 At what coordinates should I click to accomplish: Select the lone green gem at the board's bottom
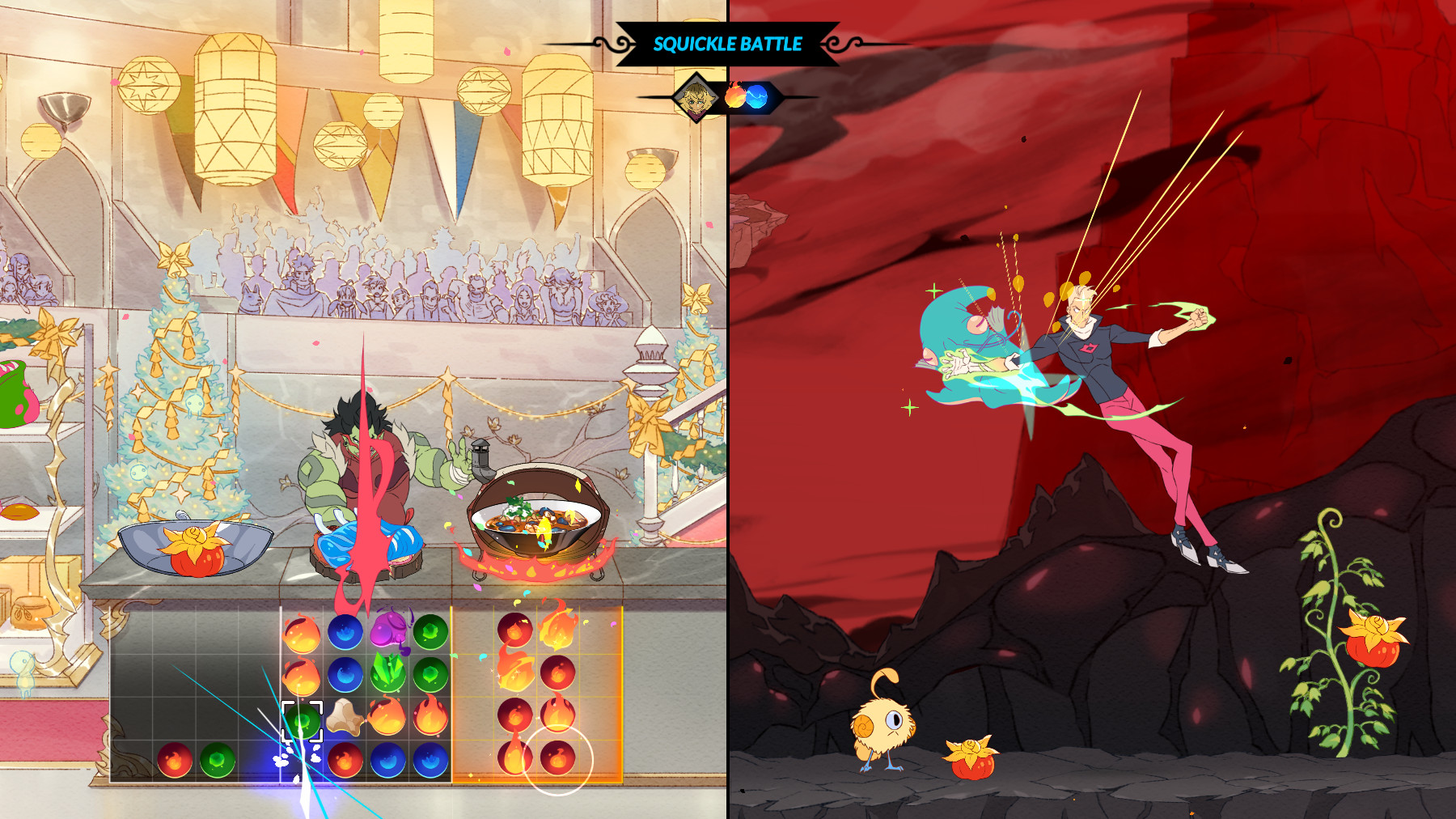pyautogui.click(x=216, y=758)
